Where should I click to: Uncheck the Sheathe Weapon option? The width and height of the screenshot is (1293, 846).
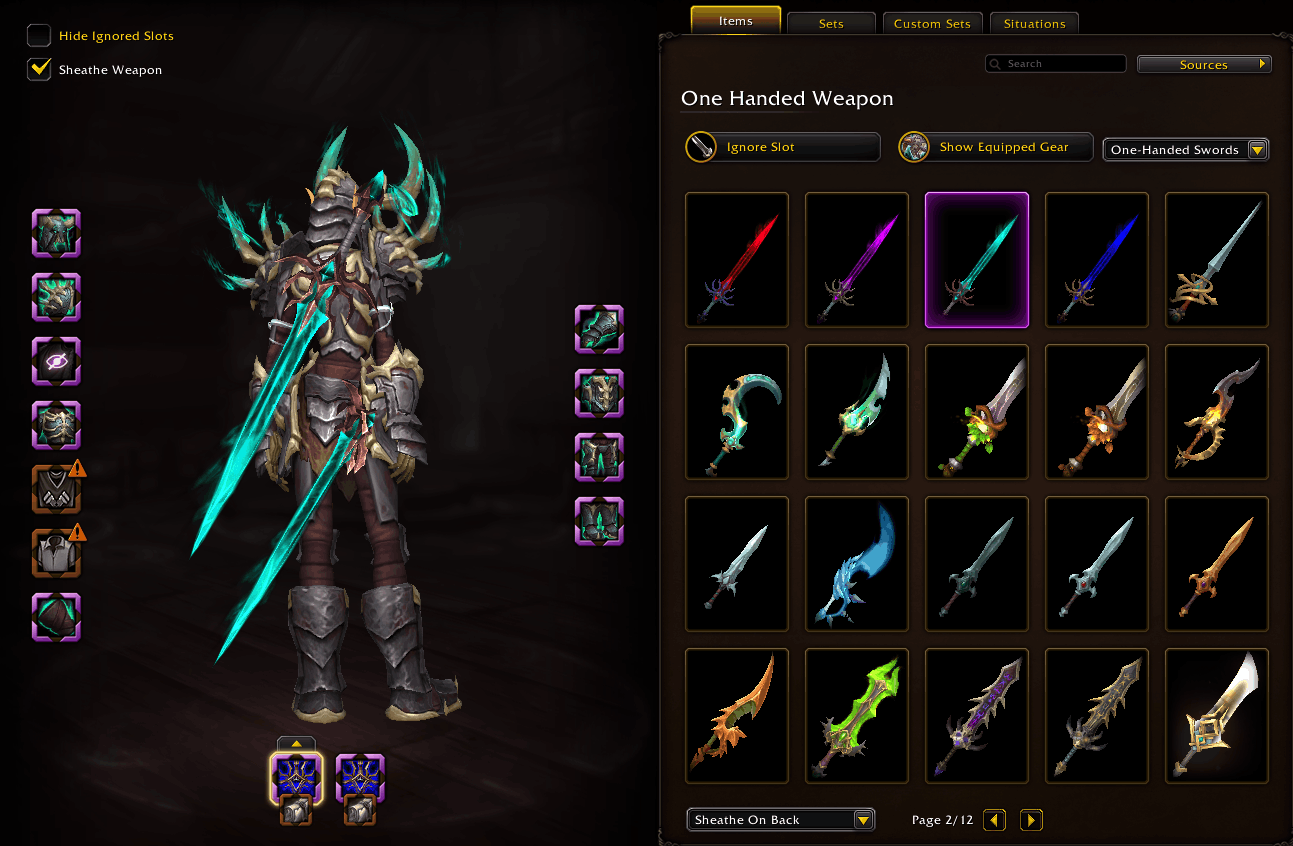pos(38,69)
